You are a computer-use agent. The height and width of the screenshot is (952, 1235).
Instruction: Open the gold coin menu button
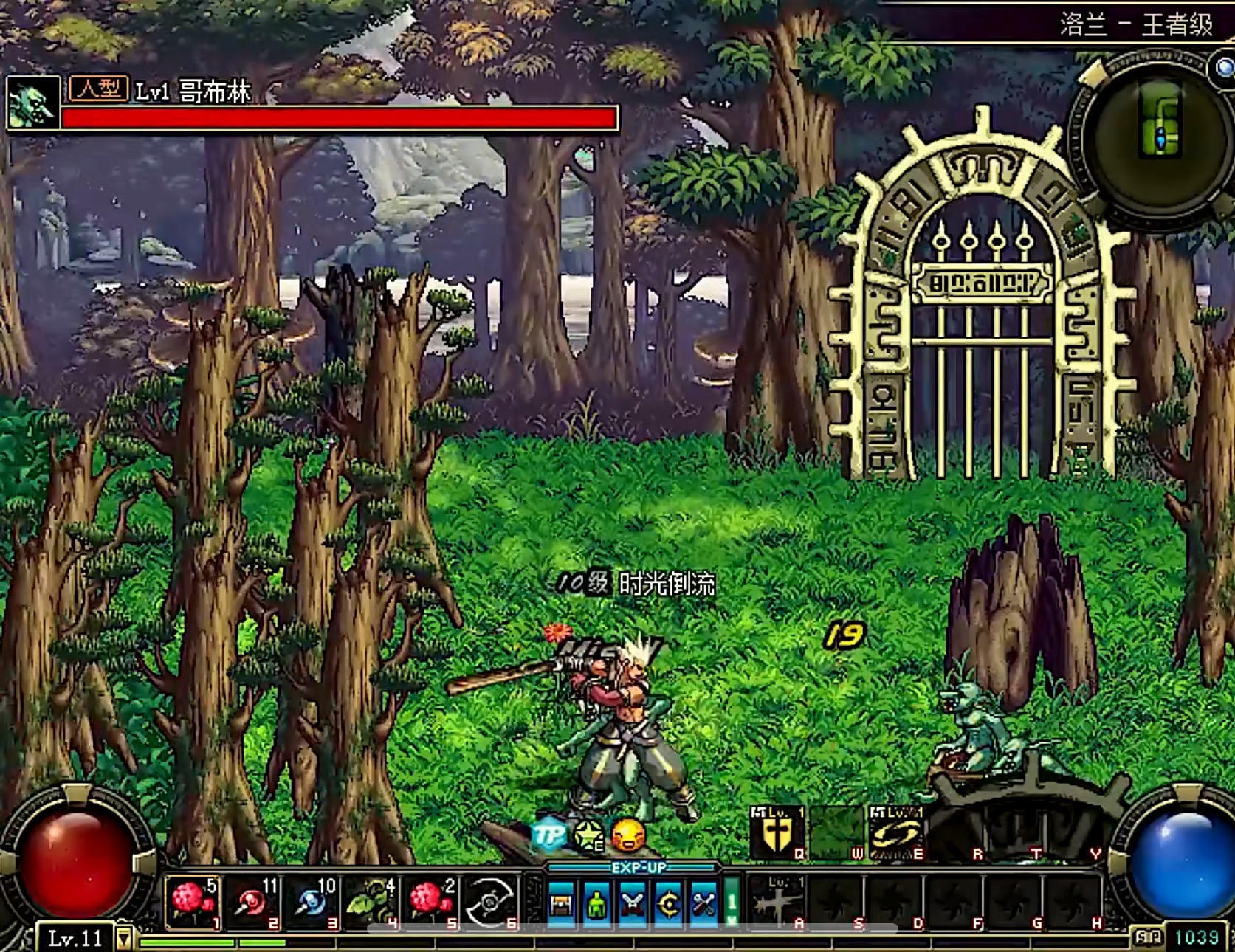[669, 903]
